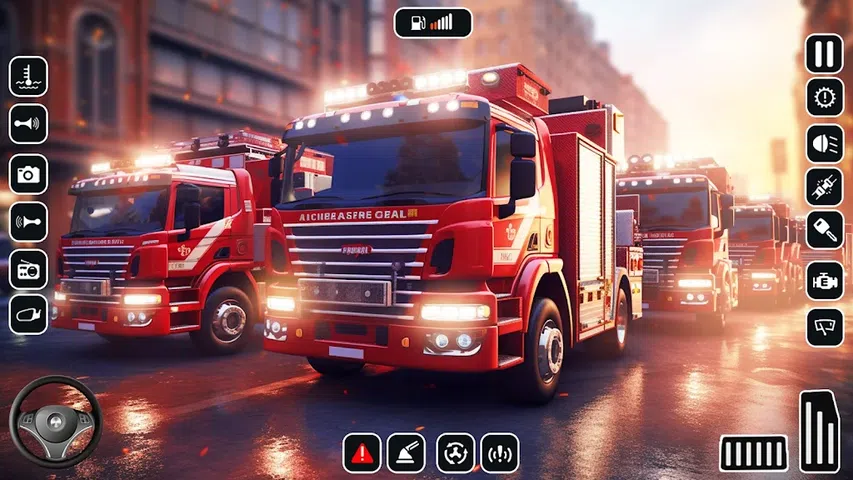This screenshot has height=480, width=853.
Task: Tap the seatbelt buckle icon
Action: [x=824, y=187]
